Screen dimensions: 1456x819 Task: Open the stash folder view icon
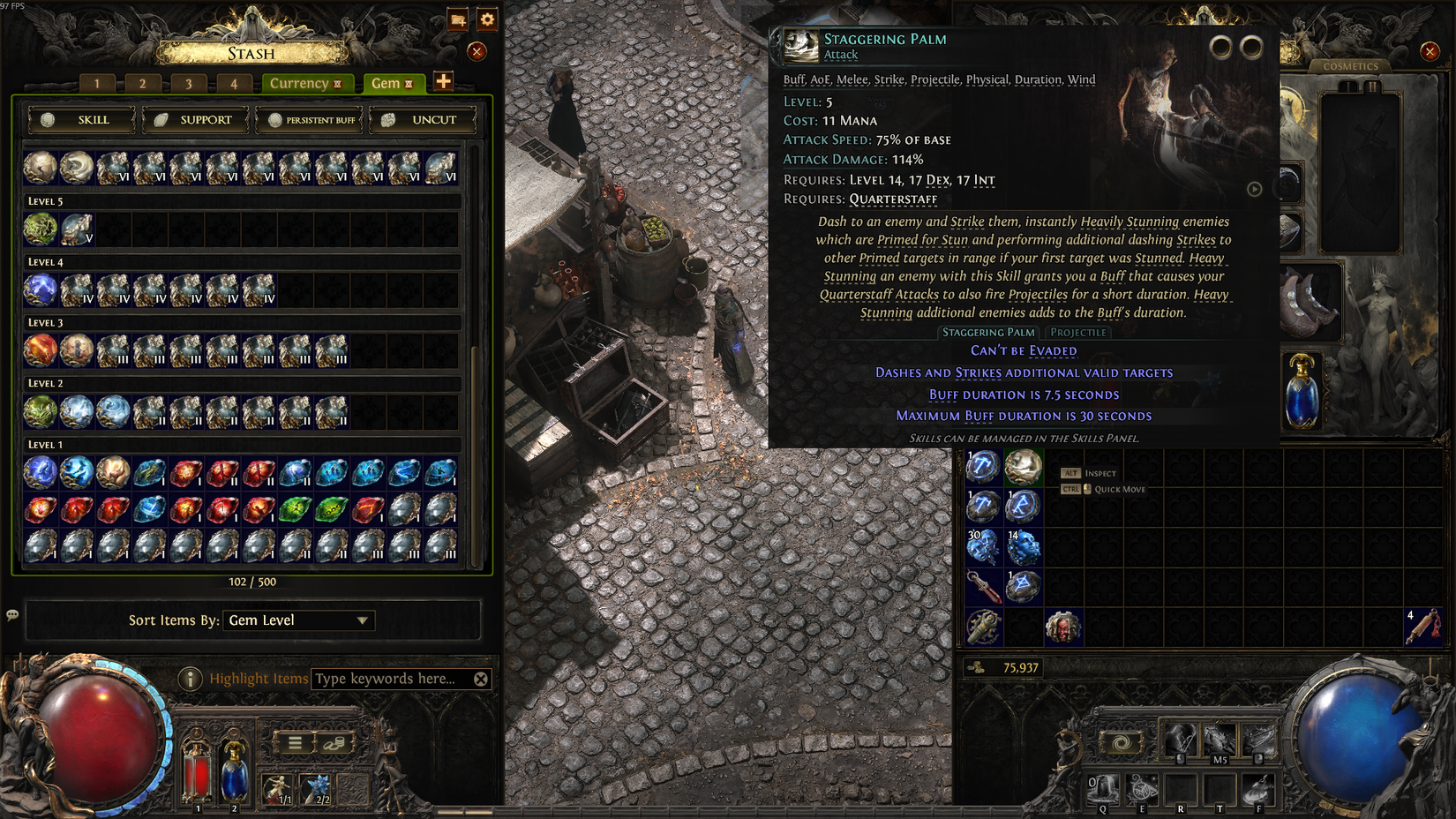[456, 20]
